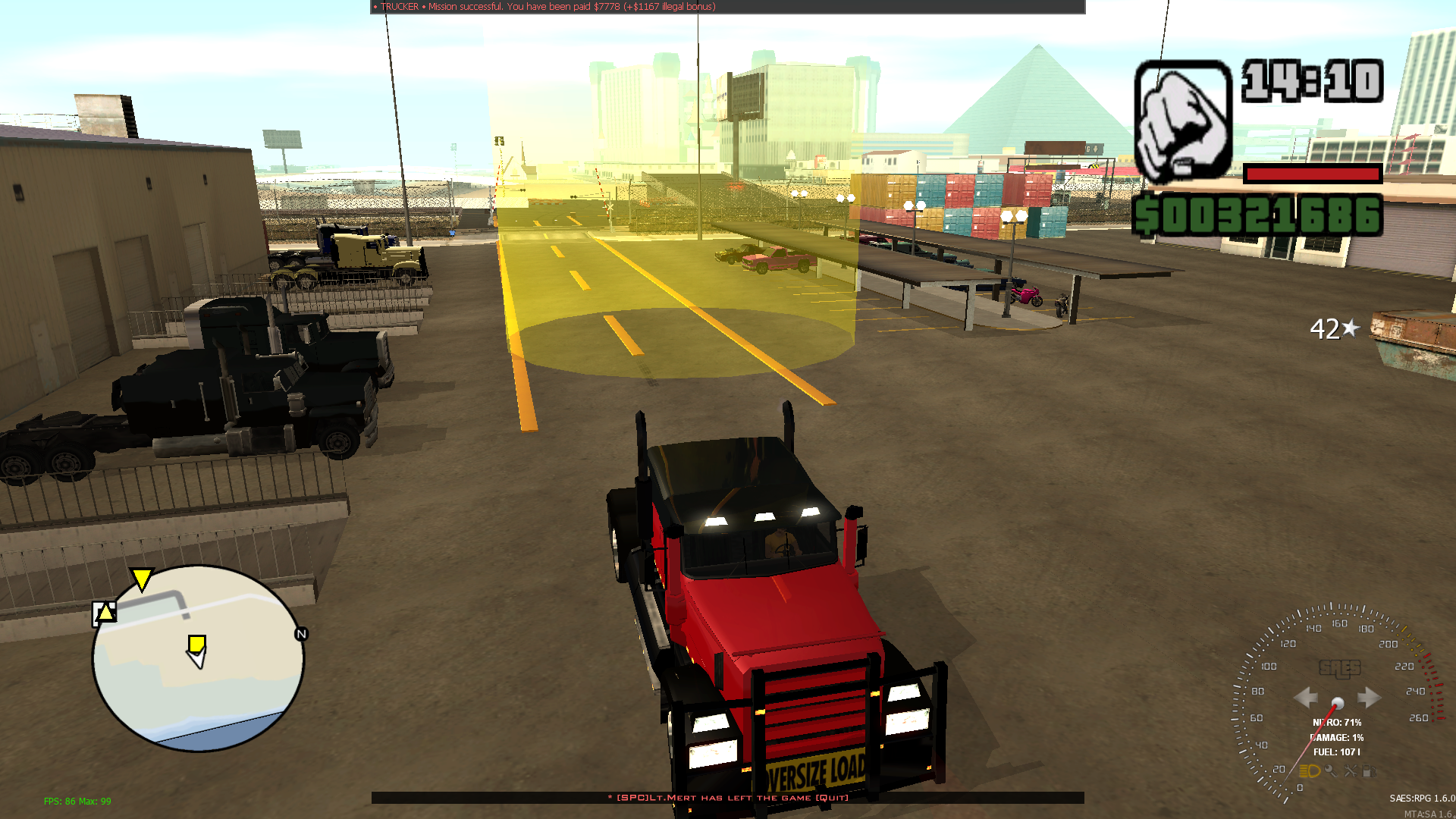
Task: Click the key icon below the fuel reading
Action: [x=1331, y=770]
